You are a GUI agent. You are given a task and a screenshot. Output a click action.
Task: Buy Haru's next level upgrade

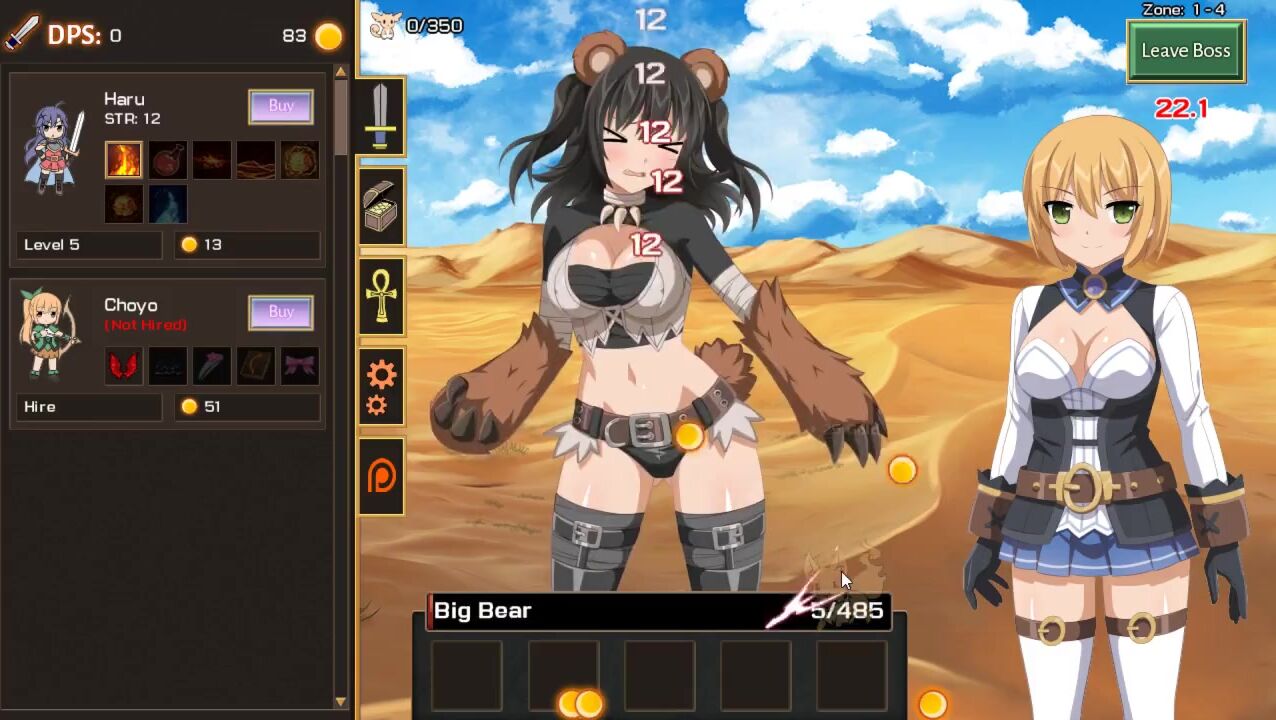point(281,106)
